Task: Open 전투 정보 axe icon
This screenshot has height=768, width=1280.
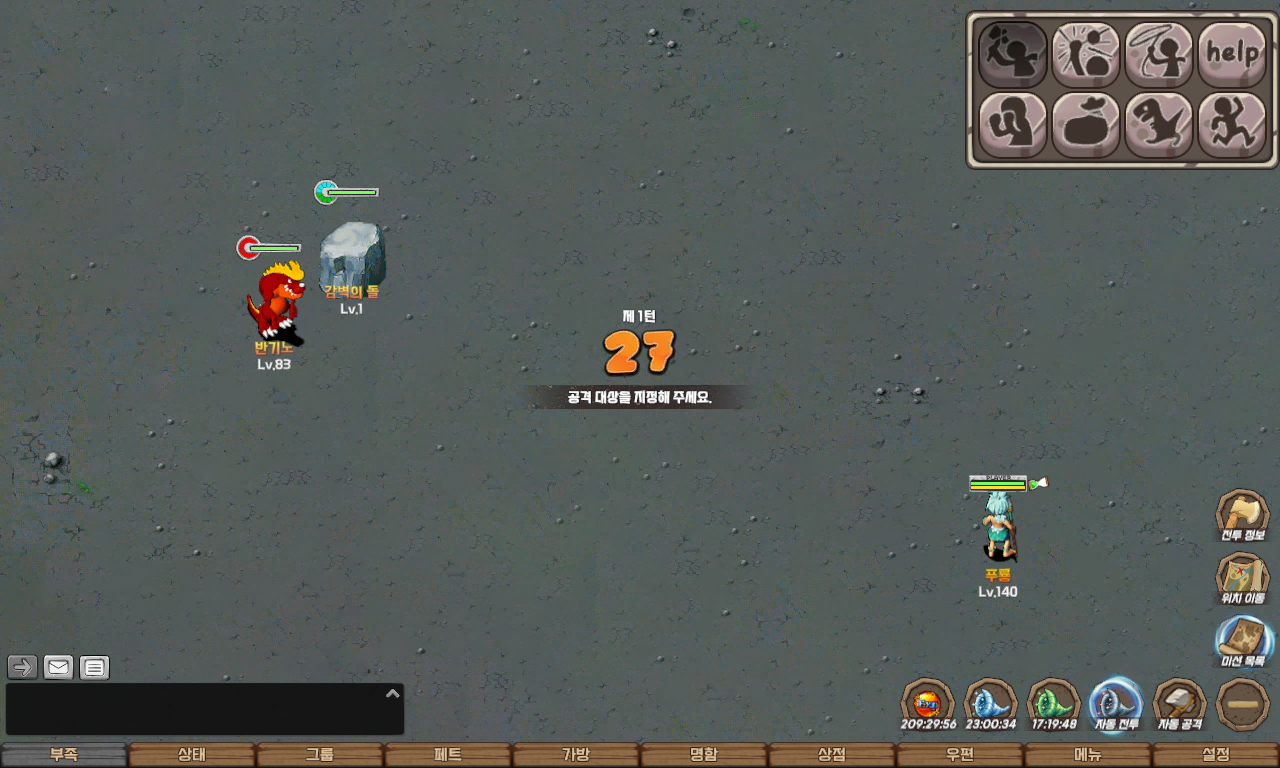Action: tap(1242, 515)
